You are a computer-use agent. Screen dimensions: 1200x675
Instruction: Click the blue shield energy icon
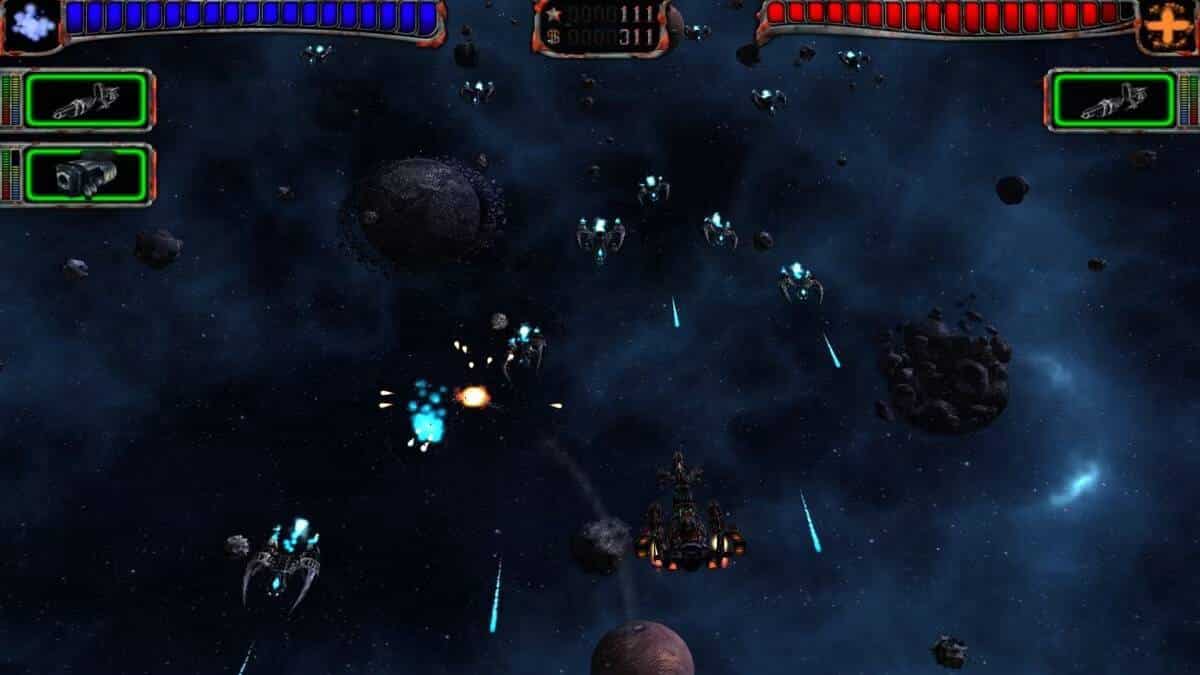click(x=32, y=23)
